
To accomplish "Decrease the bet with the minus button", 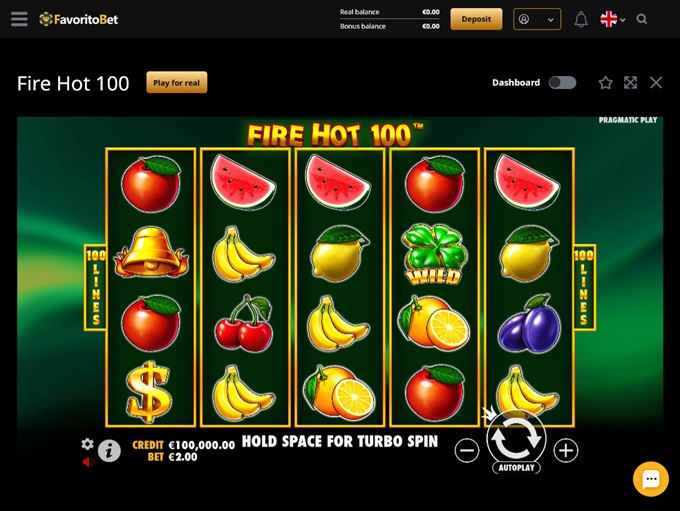I will [x=467, y=451].
